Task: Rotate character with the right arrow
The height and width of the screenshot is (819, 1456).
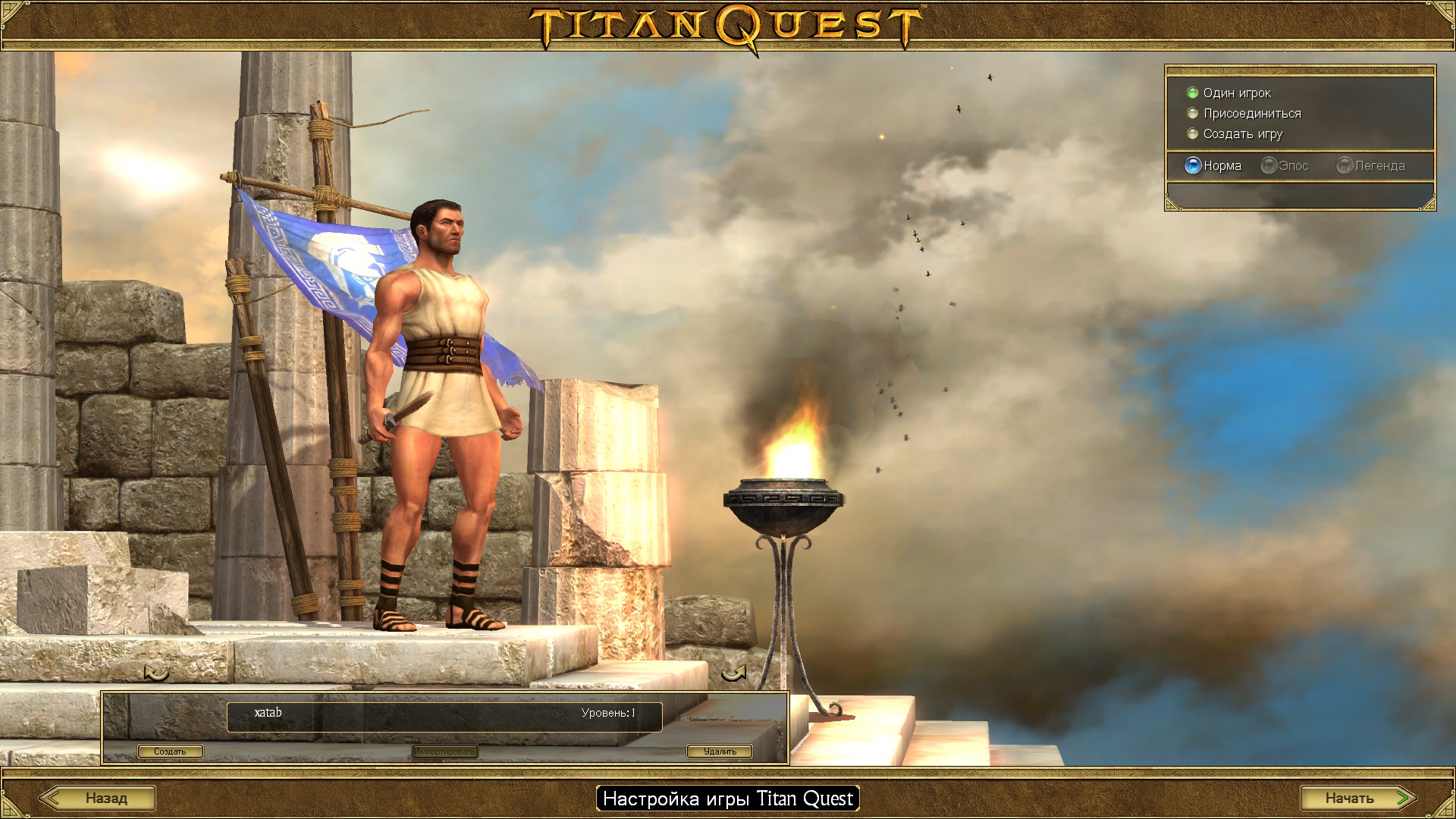Action: point(733,672)
